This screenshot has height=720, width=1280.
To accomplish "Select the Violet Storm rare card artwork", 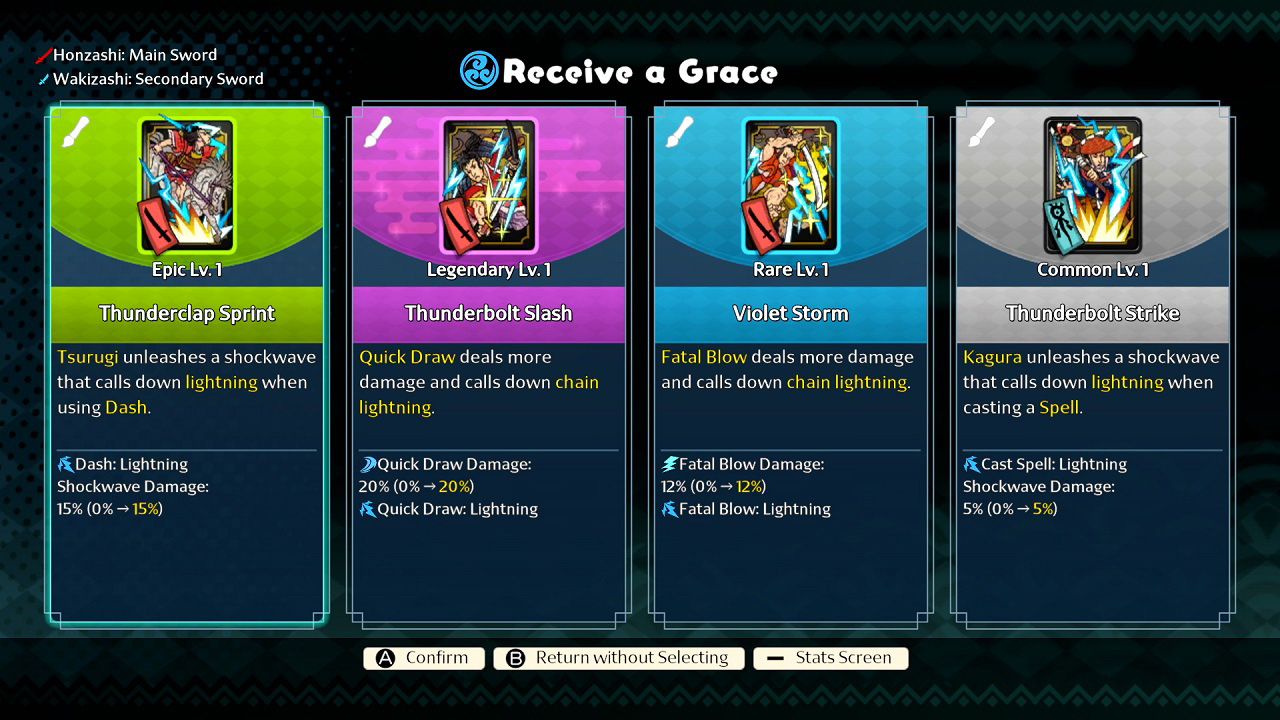I will [790, 185].
